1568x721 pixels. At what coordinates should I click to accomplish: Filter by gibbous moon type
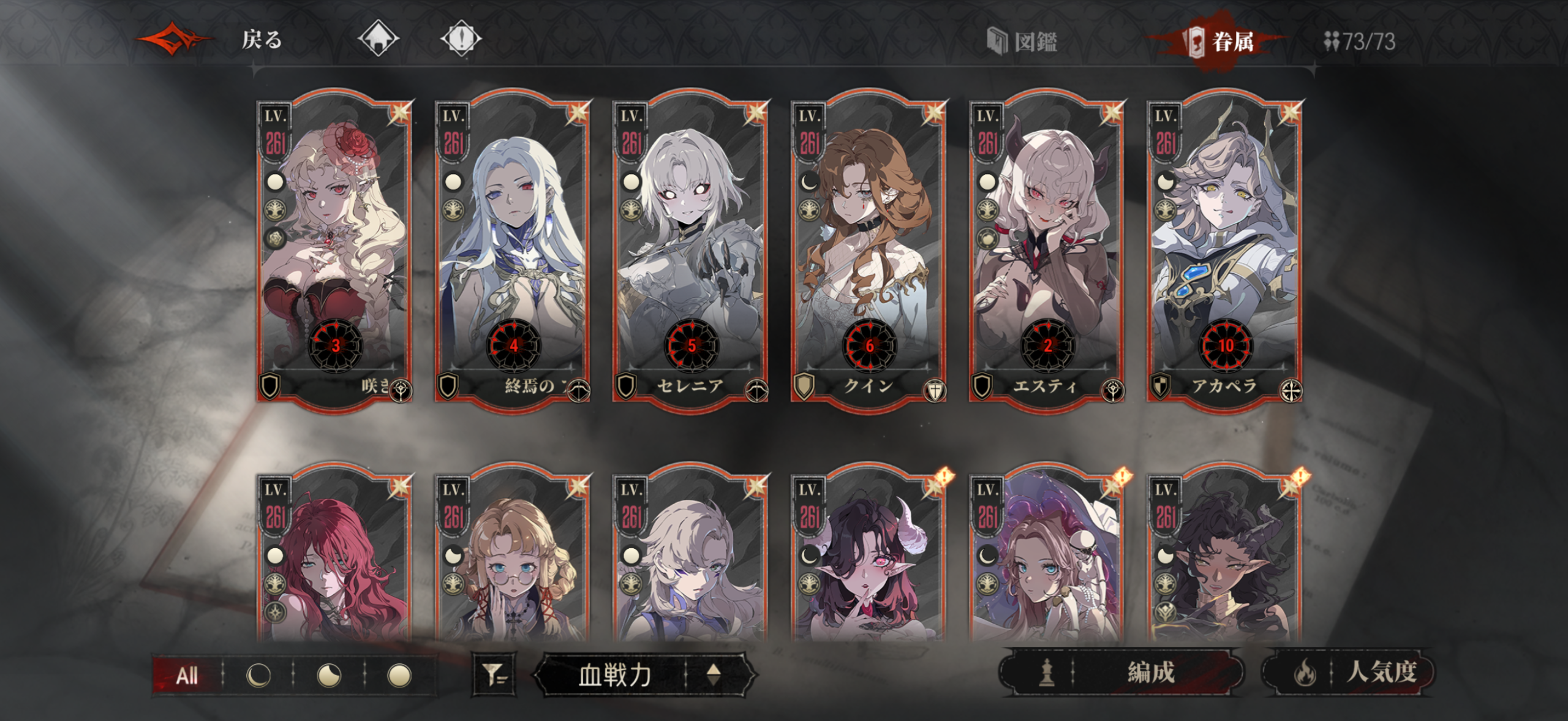pyautogui.click(x=329, y=676)
